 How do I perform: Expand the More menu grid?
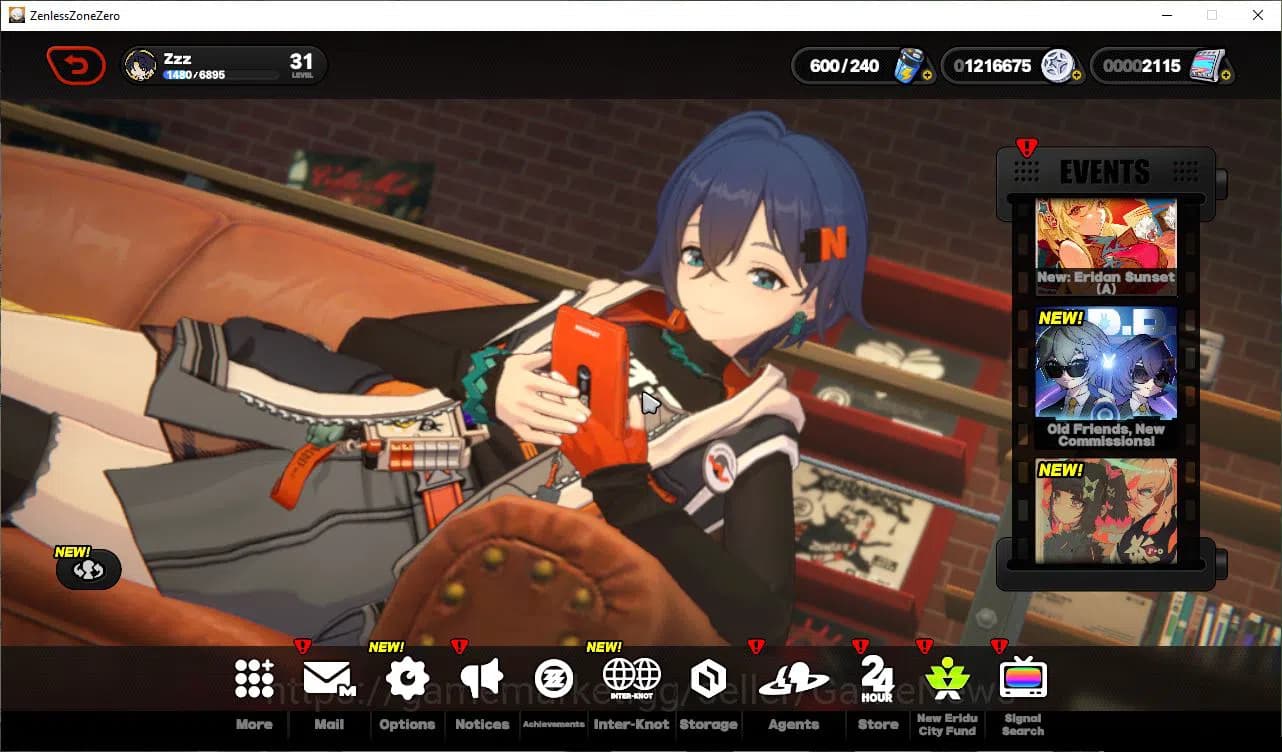[x=253, y=676]
